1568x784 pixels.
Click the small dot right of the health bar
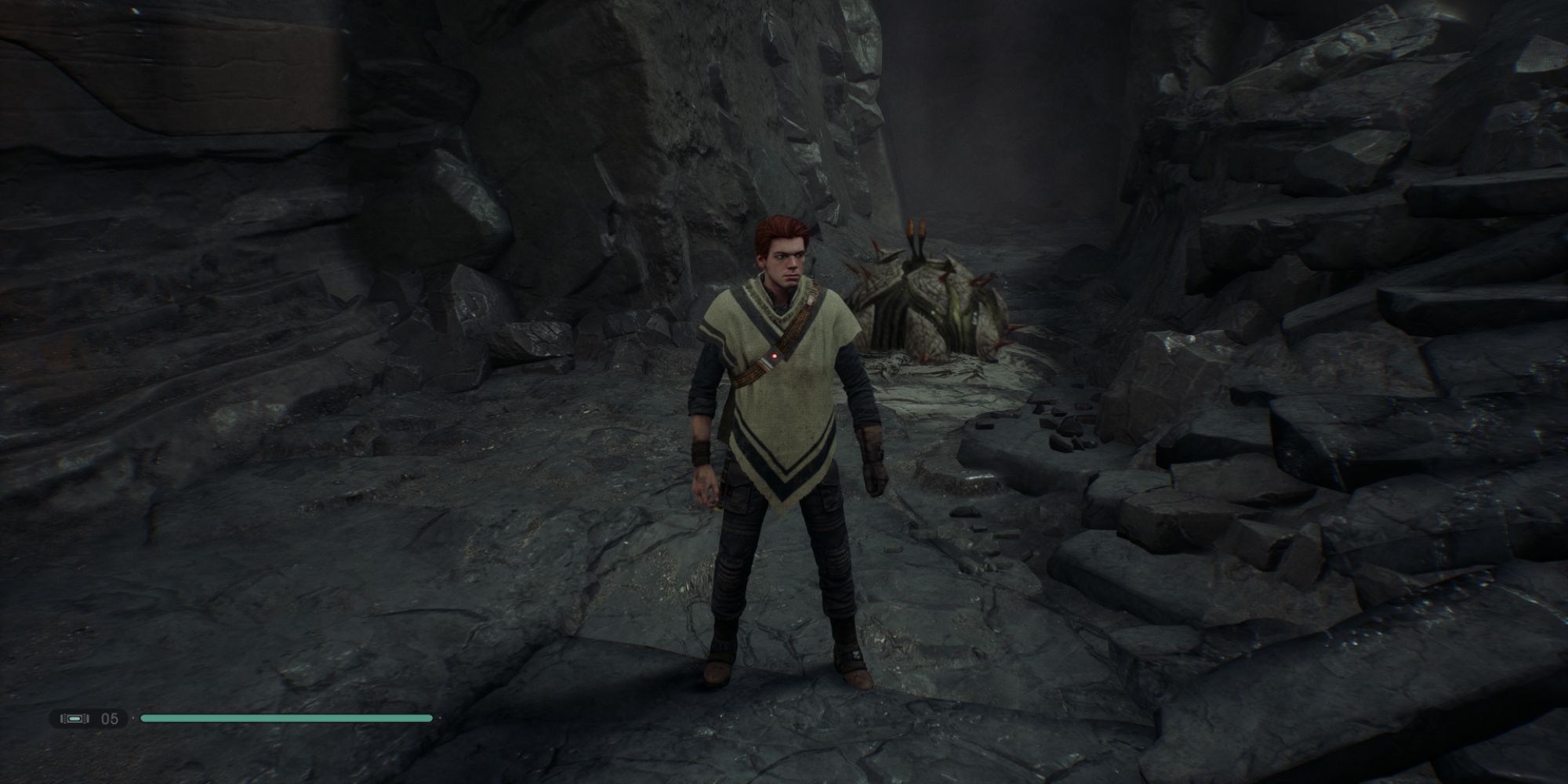click(441, 717)
